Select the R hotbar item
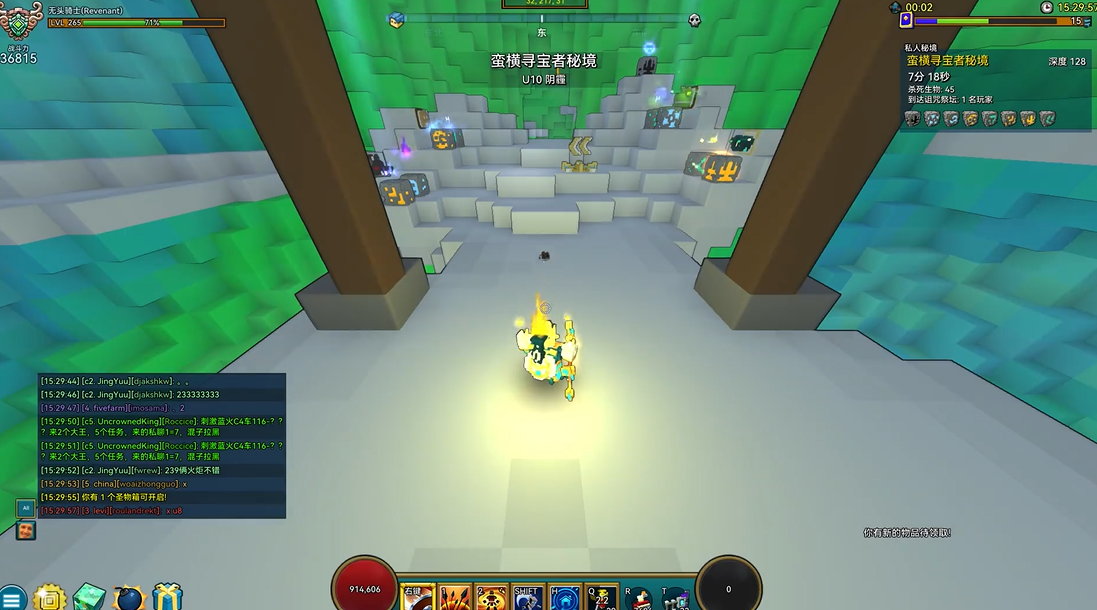The width and height of the screenshot is (1097, 610). tap(639, 598)
